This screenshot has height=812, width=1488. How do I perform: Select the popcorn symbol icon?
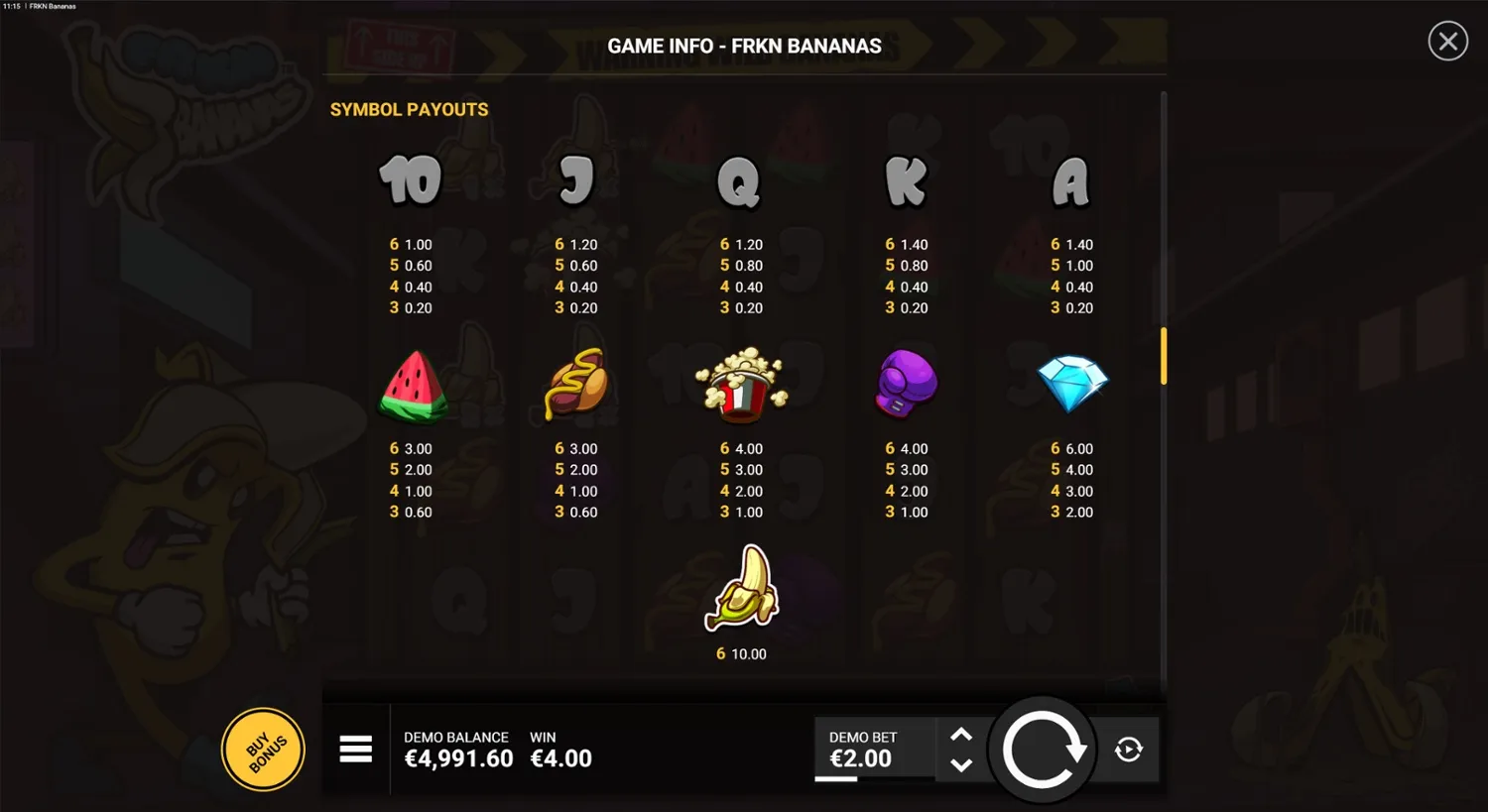741,385
